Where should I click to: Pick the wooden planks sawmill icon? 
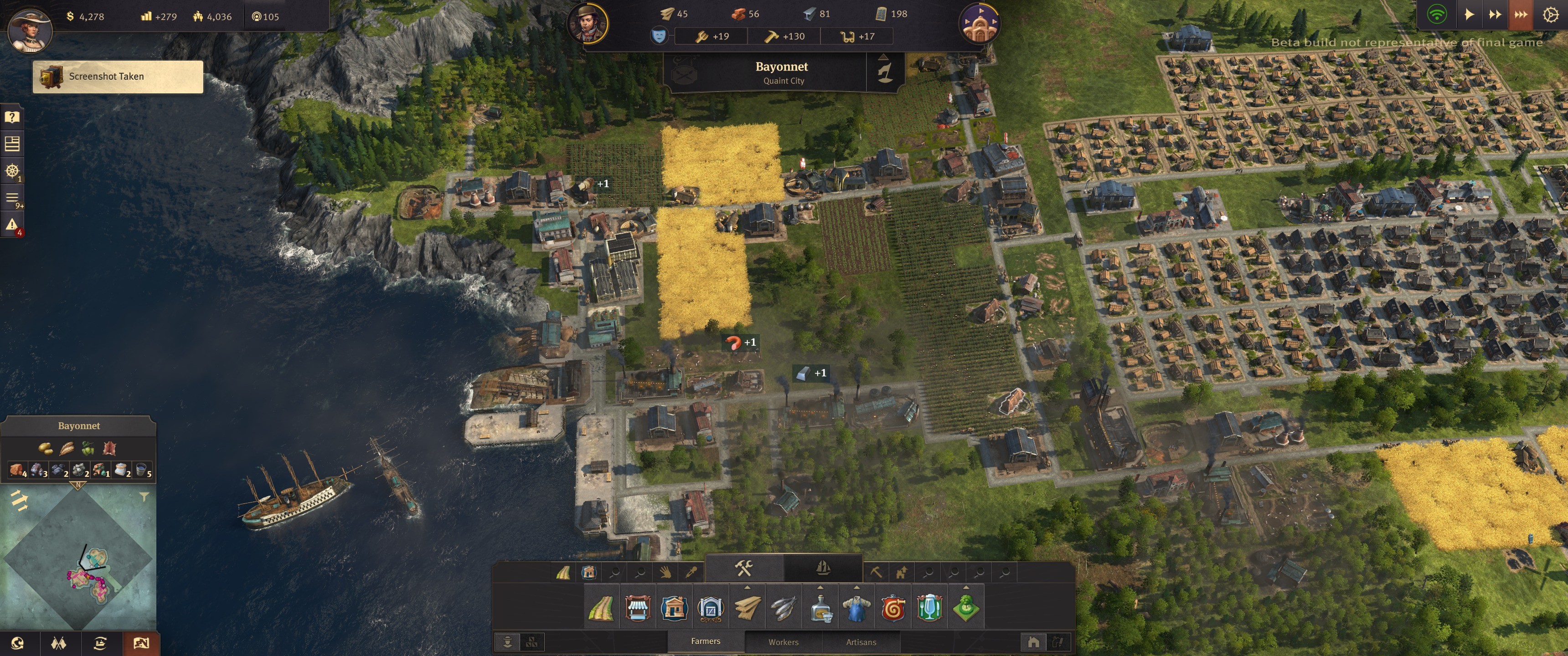[x=747, y=608]
